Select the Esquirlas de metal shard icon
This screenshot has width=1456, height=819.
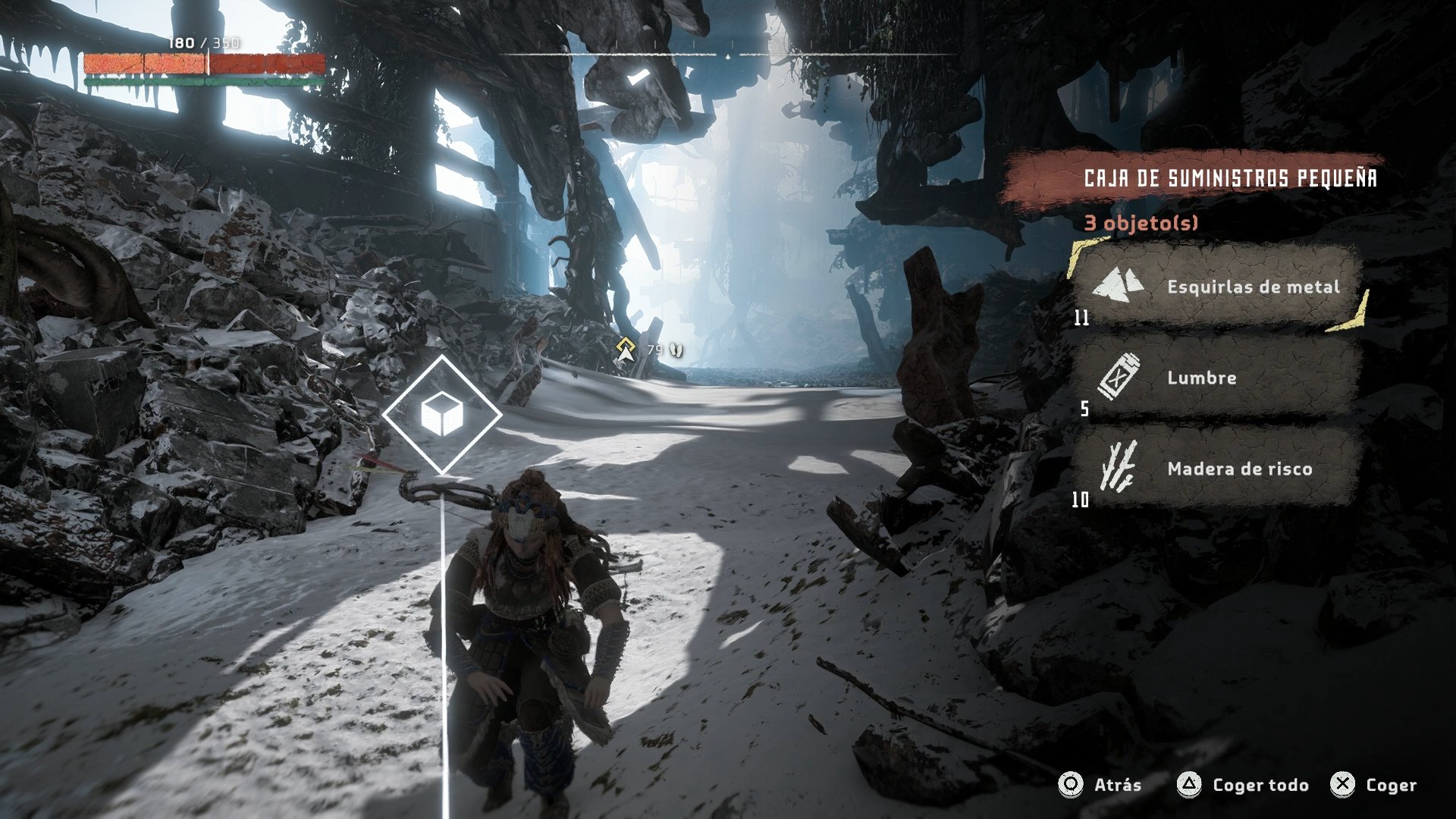(1119, 287)
